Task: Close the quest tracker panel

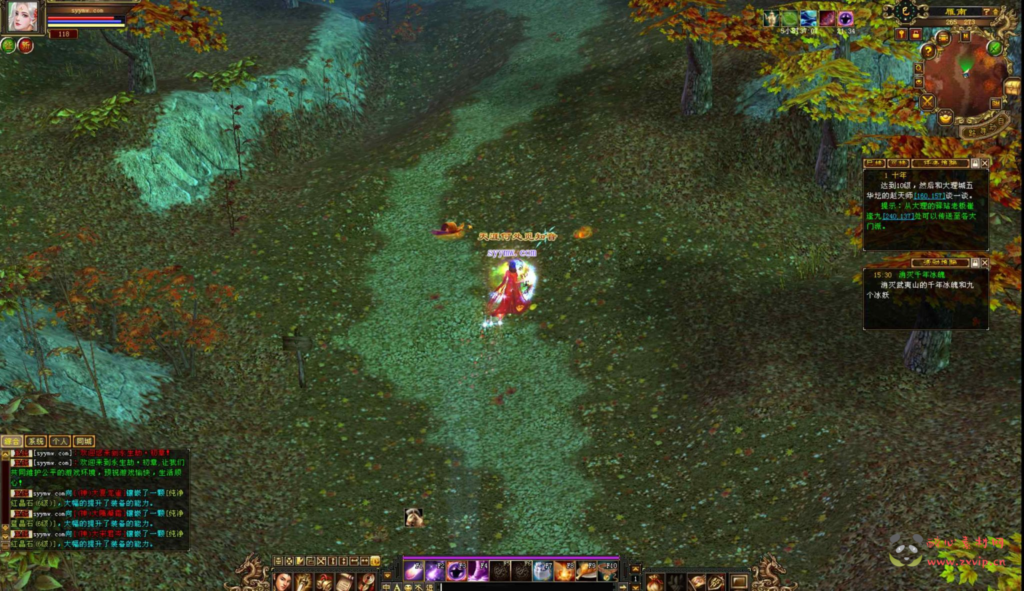Action: click(985, 162)
